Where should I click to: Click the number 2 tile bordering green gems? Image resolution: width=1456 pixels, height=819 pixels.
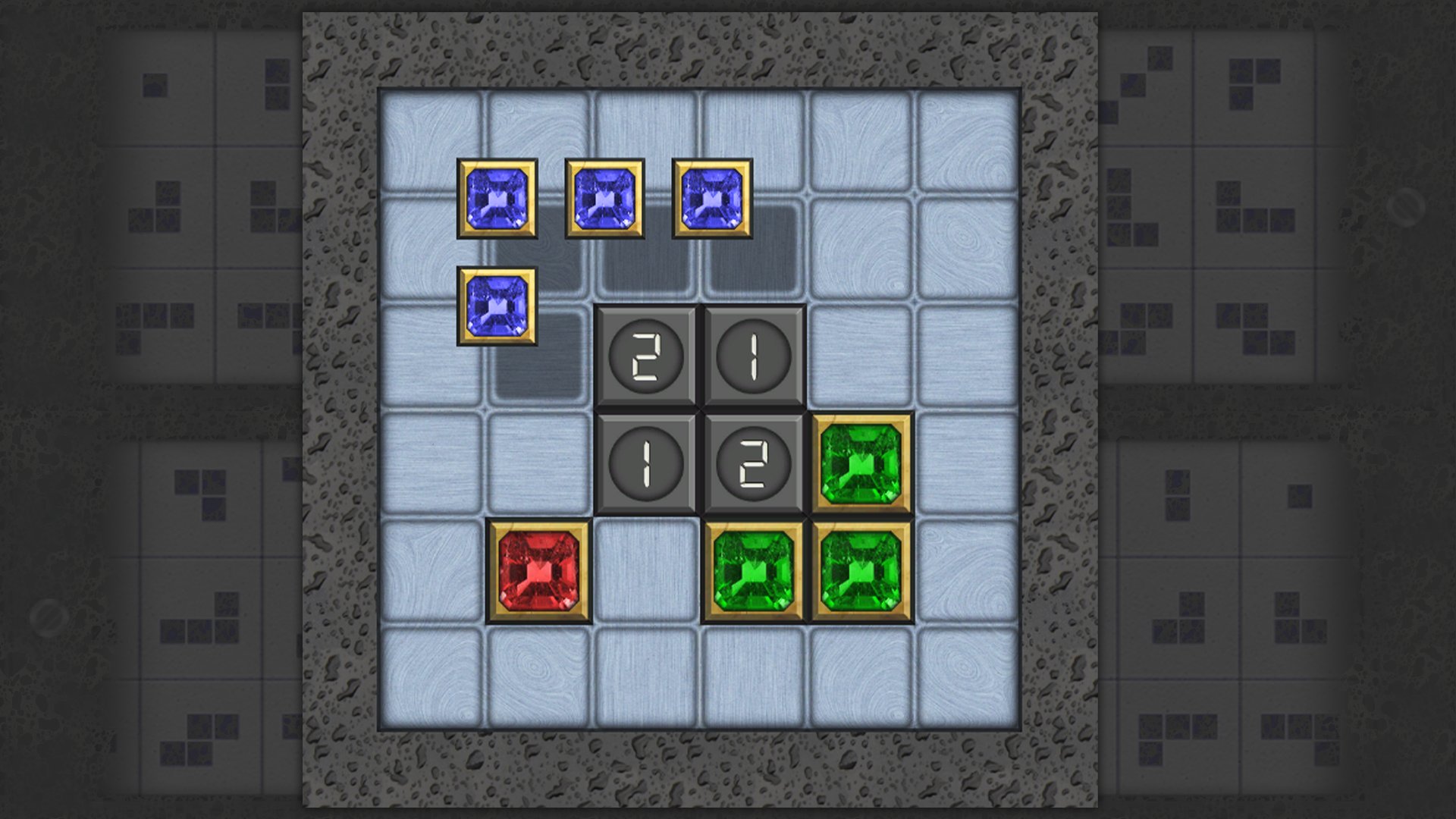pos(753,463)
